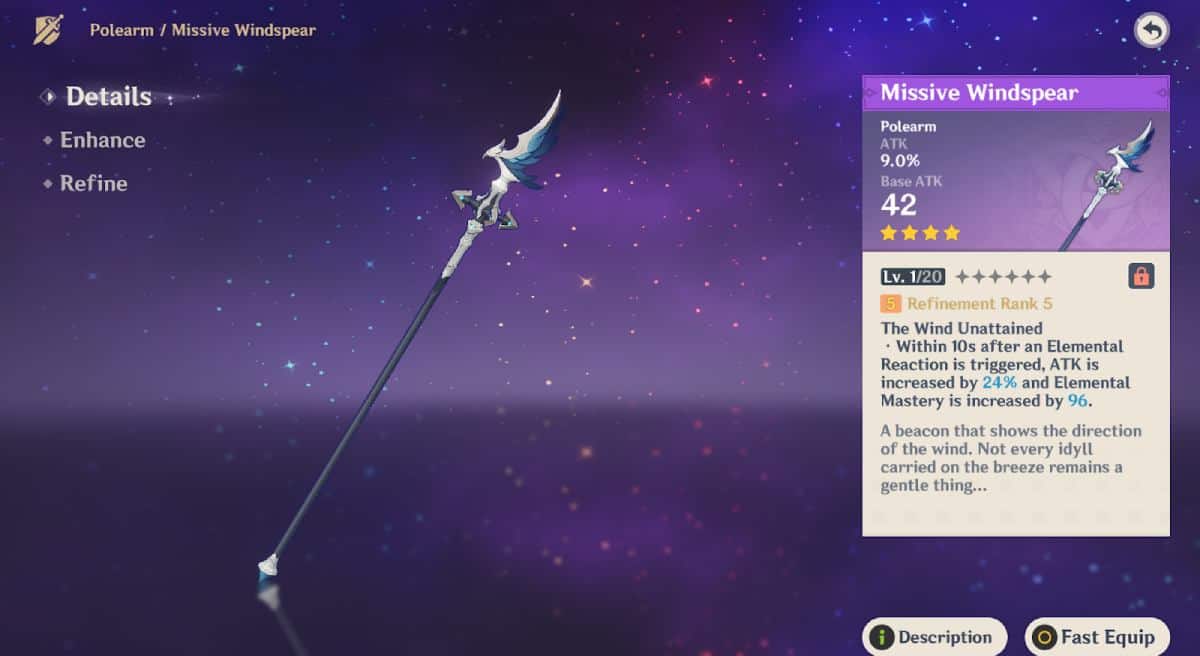Open the Enhance tab

[102, 140]
